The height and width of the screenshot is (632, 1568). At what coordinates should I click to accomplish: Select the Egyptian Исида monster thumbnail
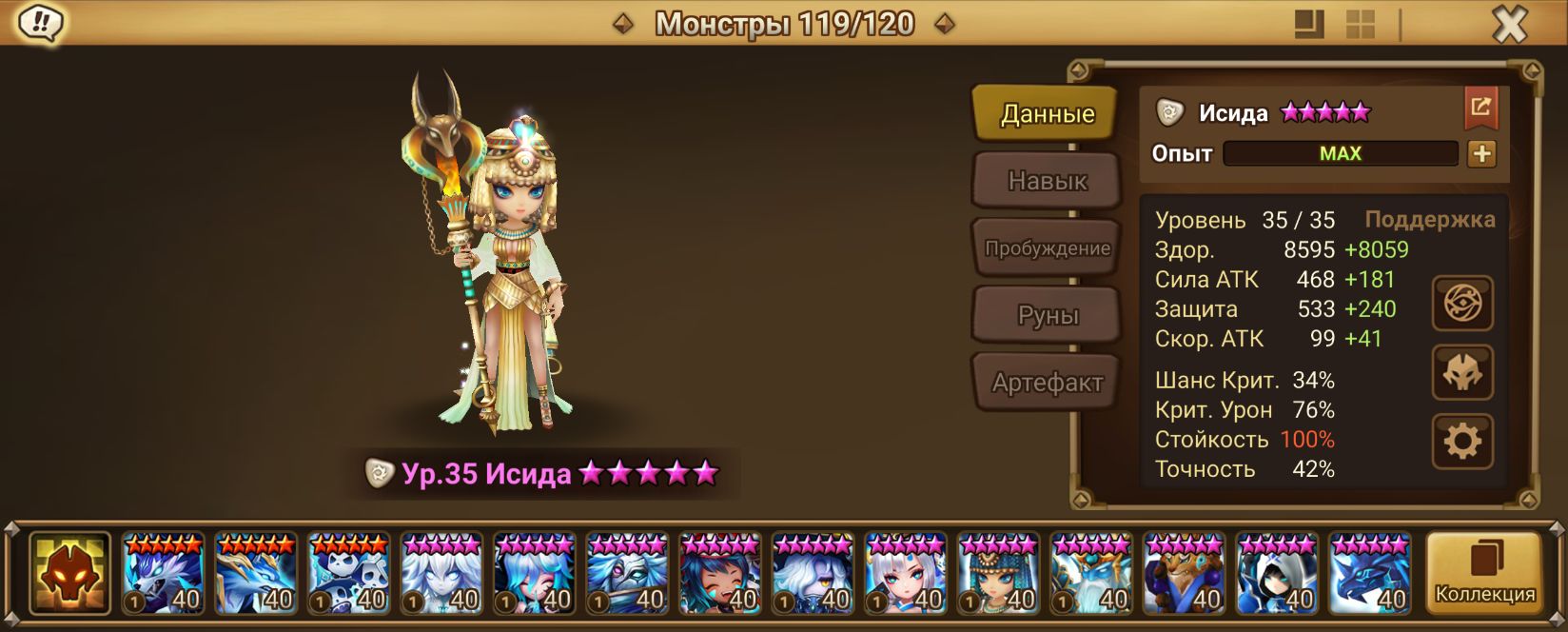pos(999,574)
